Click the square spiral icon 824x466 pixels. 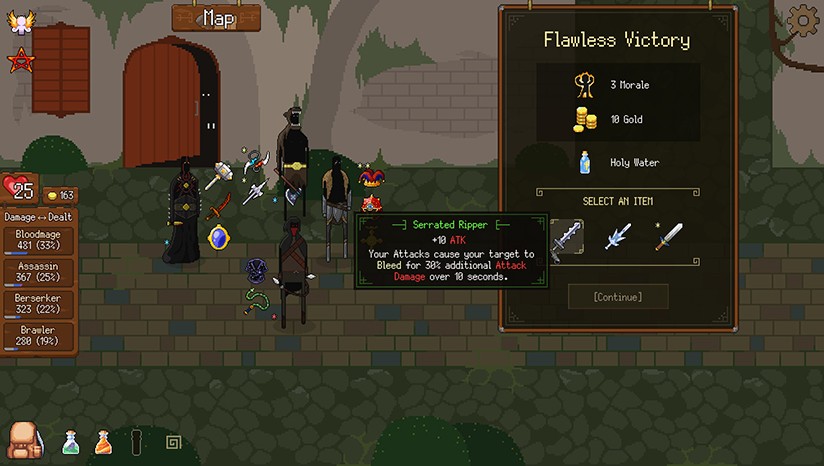click(172, 442)
